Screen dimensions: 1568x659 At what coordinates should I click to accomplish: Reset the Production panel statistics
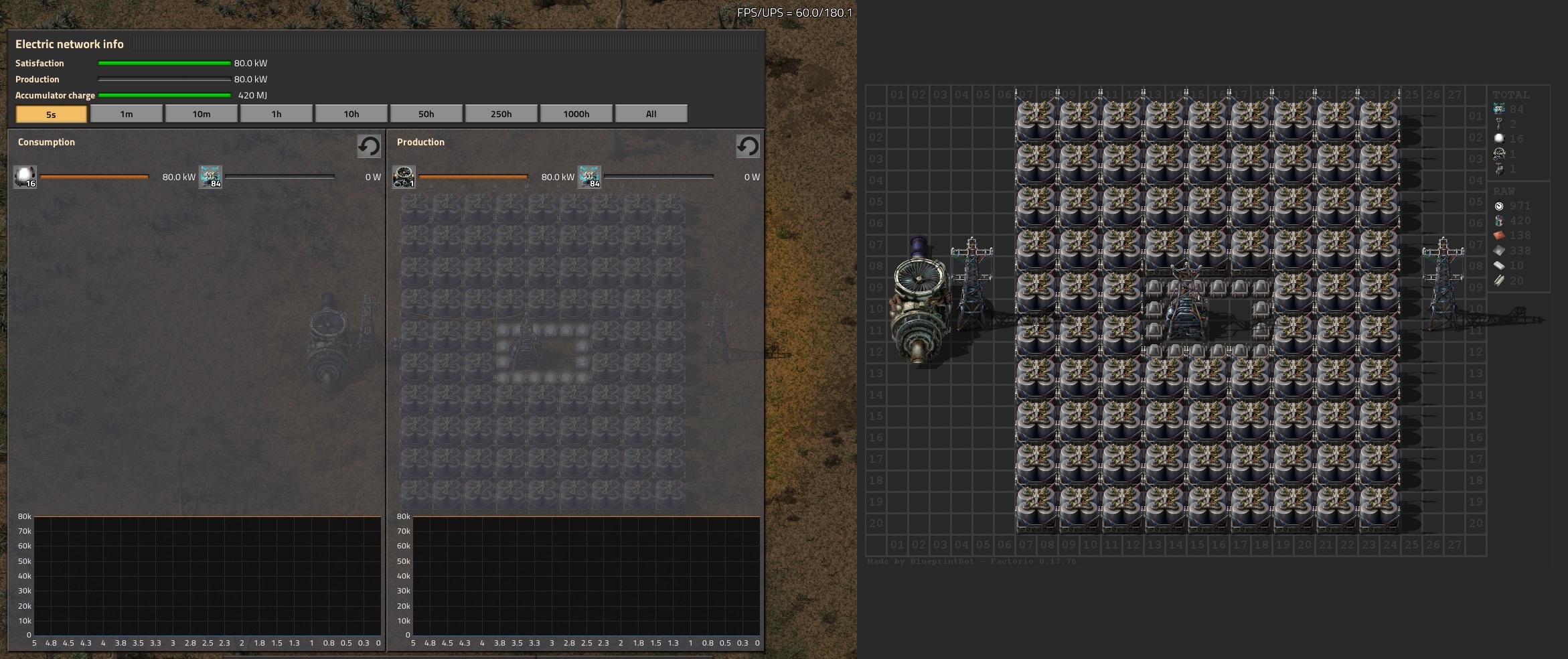748,146
